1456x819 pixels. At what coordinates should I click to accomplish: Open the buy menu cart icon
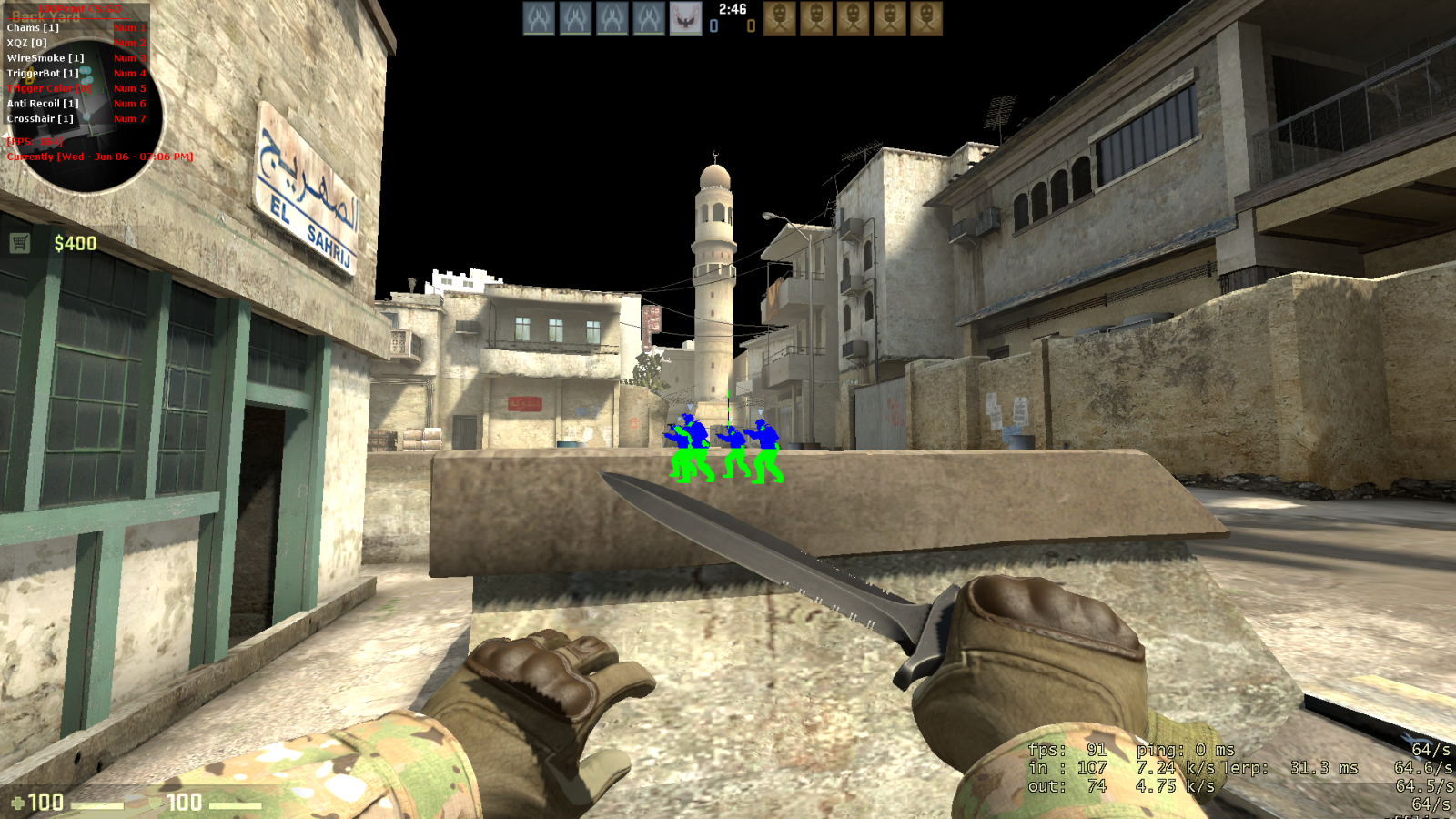point(20,243)
